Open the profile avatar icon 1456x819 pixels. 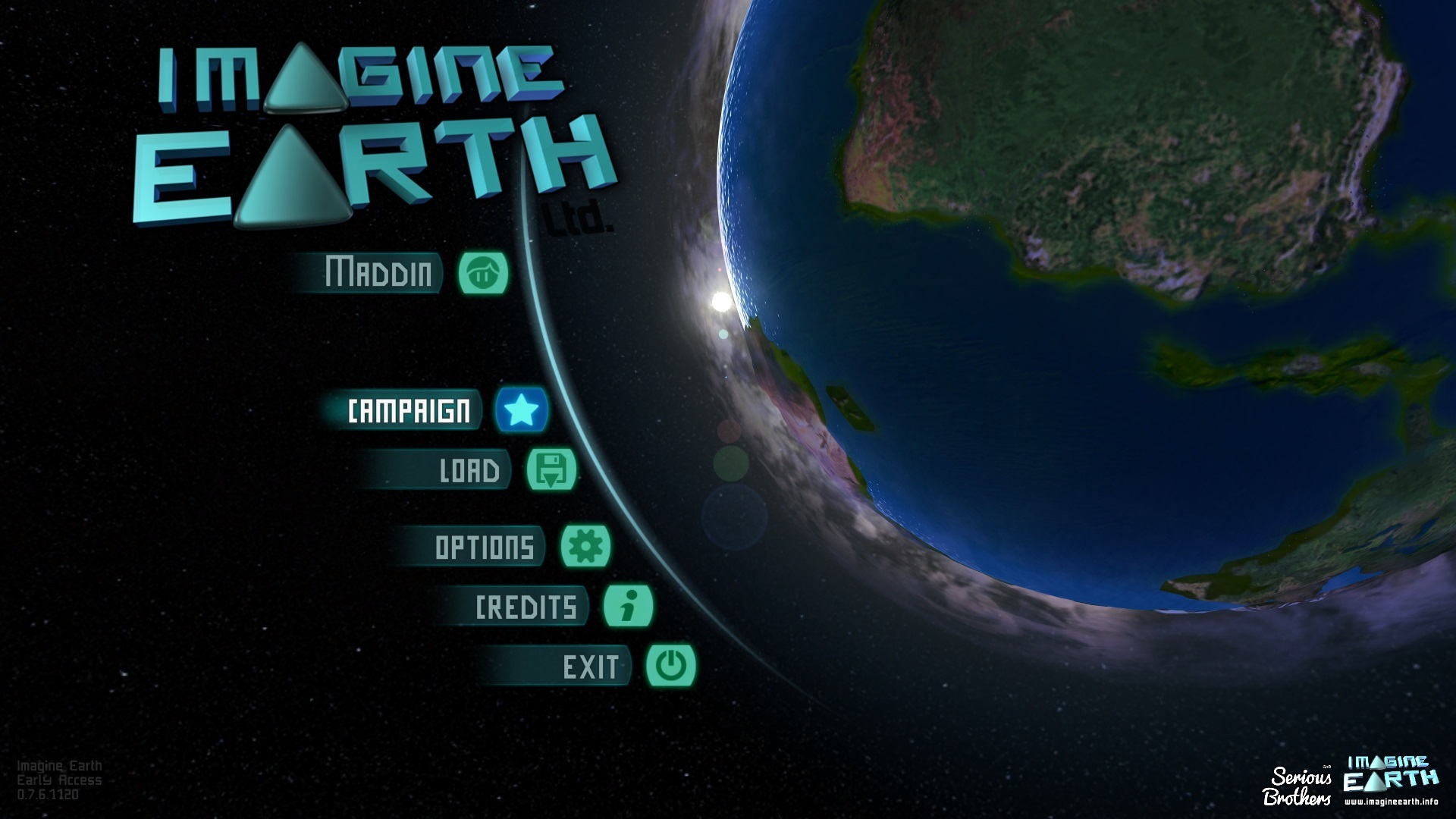coord(483,273)
